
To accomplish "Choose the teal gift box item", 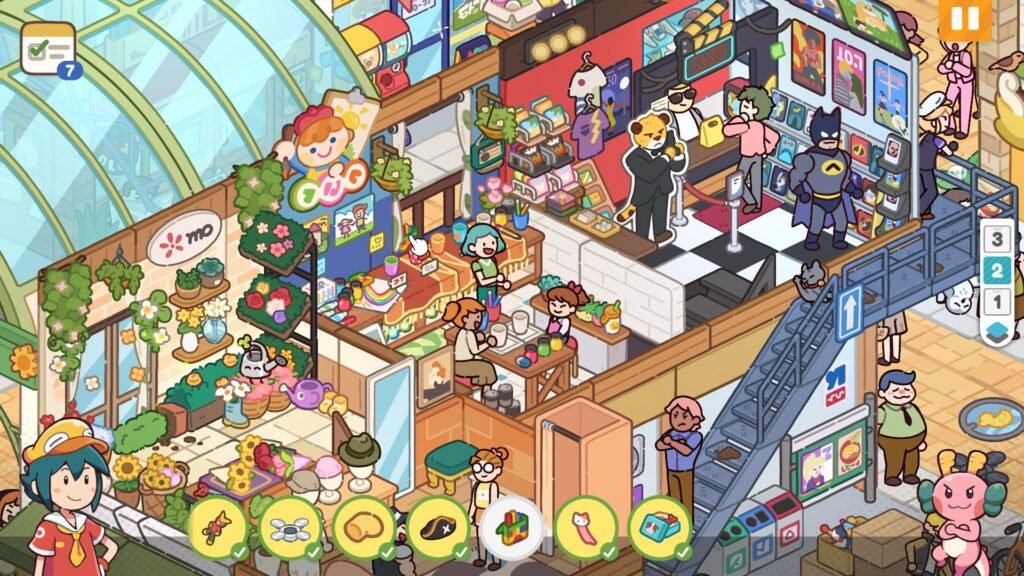I will 659,526.
